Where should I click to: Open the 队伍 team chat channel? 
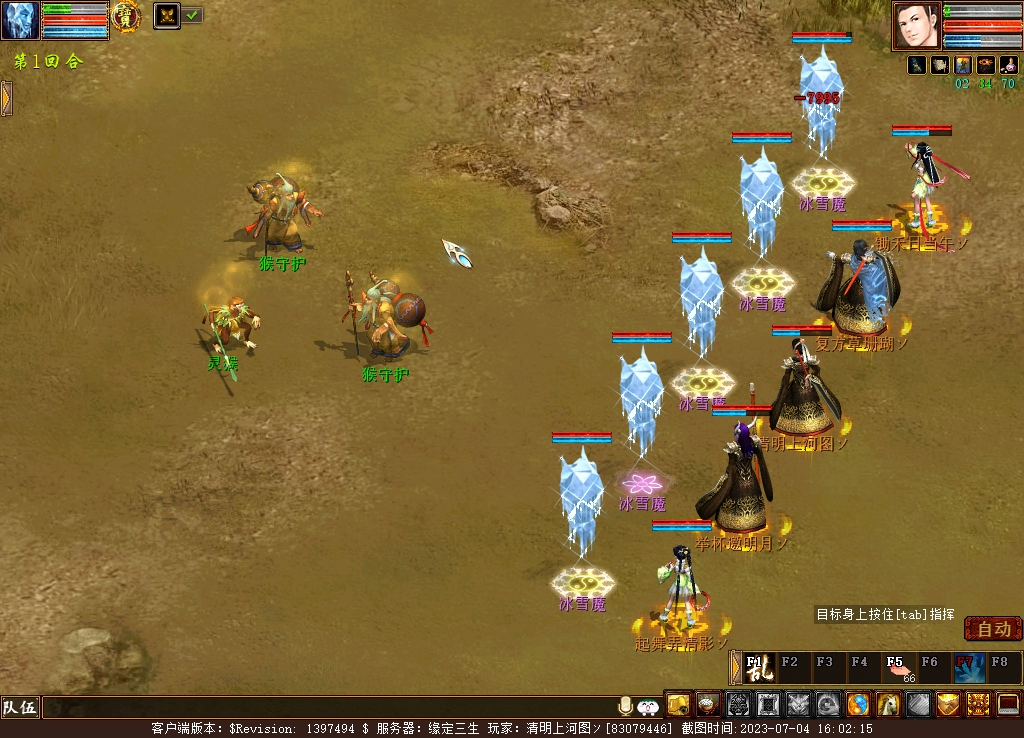(x=19, y=708)
